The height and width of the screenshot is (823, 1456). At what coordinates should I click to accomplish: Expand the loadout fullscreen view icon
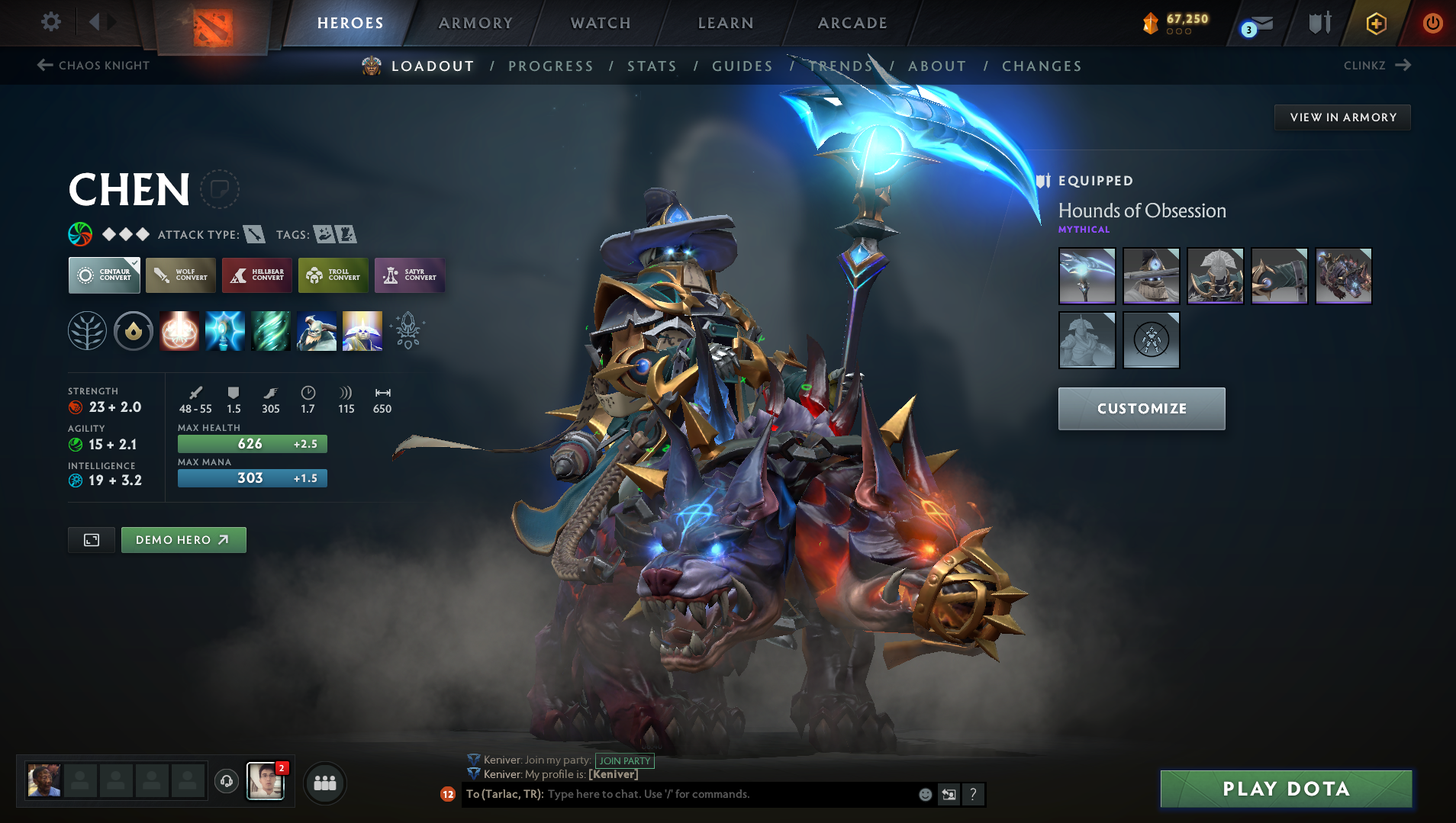[x=91, y=539]
